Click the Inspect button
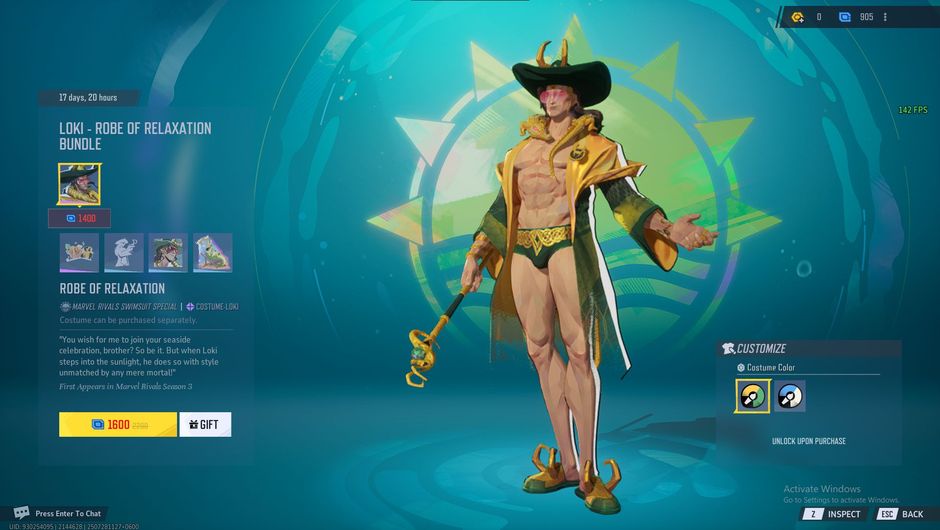The image size is (940, 530). tap(832, 514)
